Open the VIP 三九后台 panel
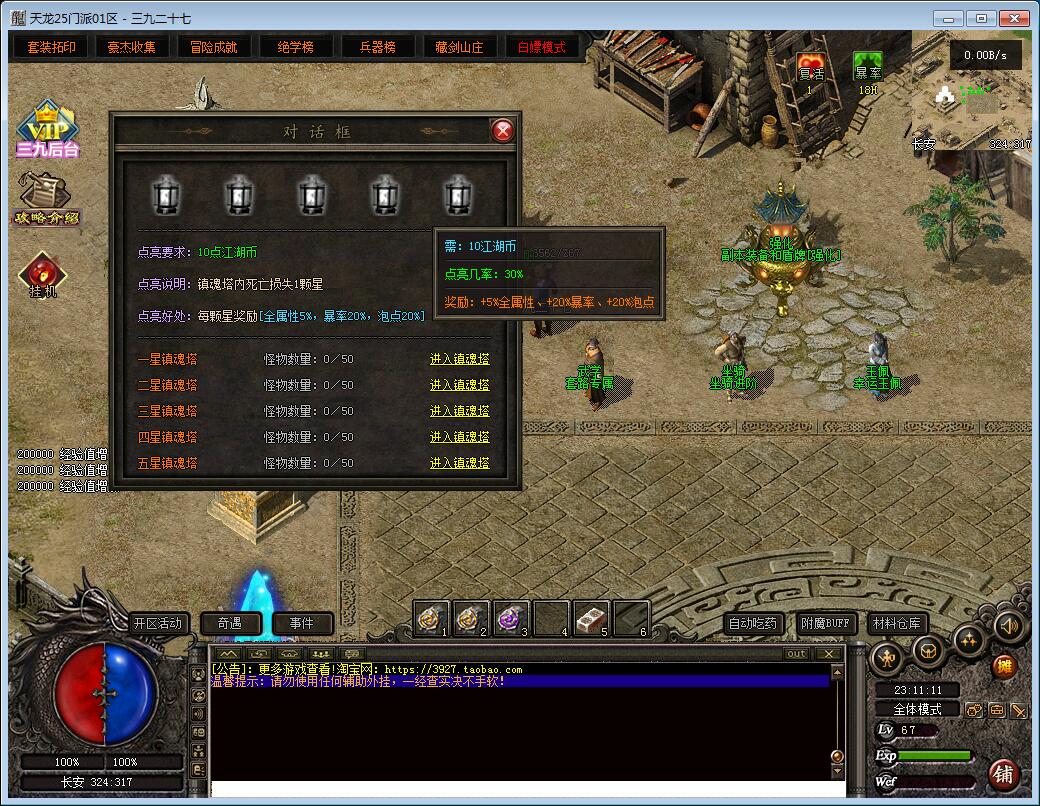The width and height of the screenshot is (1040, 806). 46,130
